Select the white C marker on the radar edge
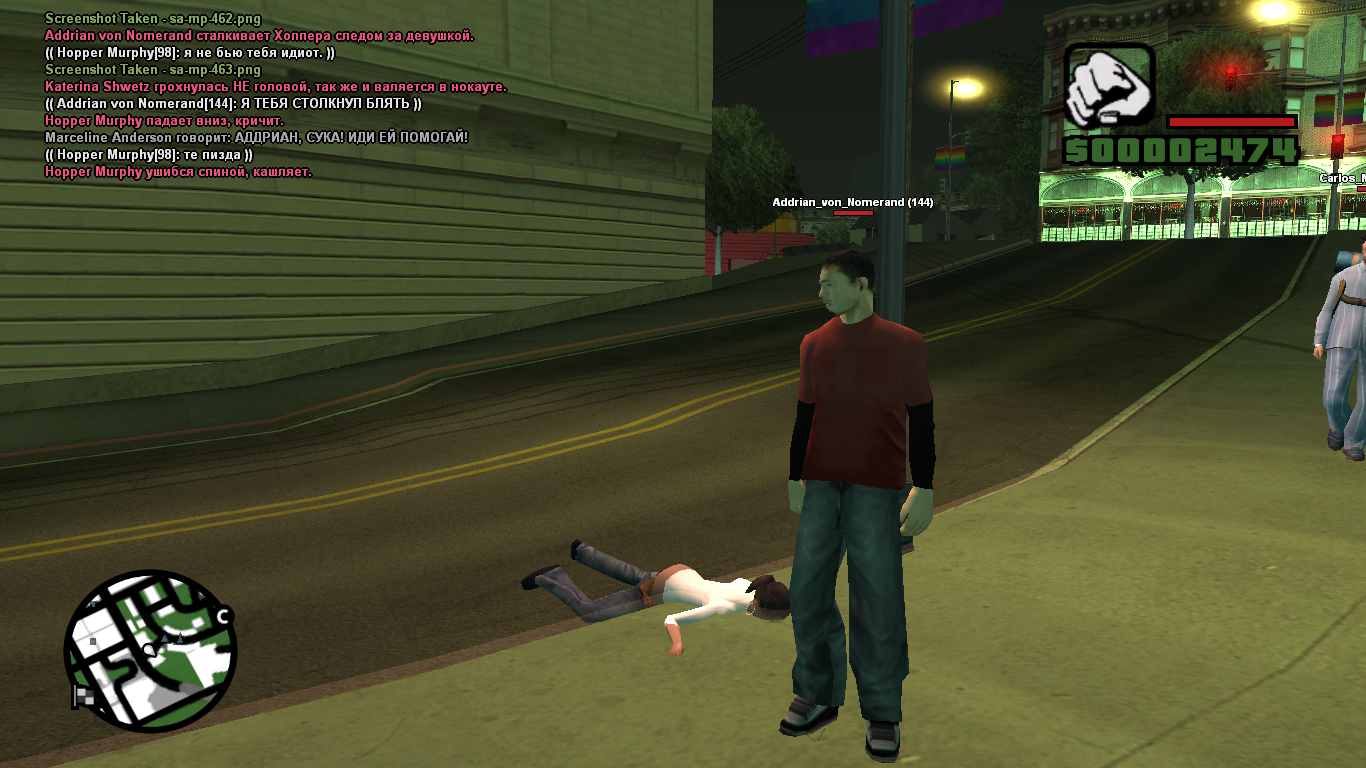 point(223,616)
